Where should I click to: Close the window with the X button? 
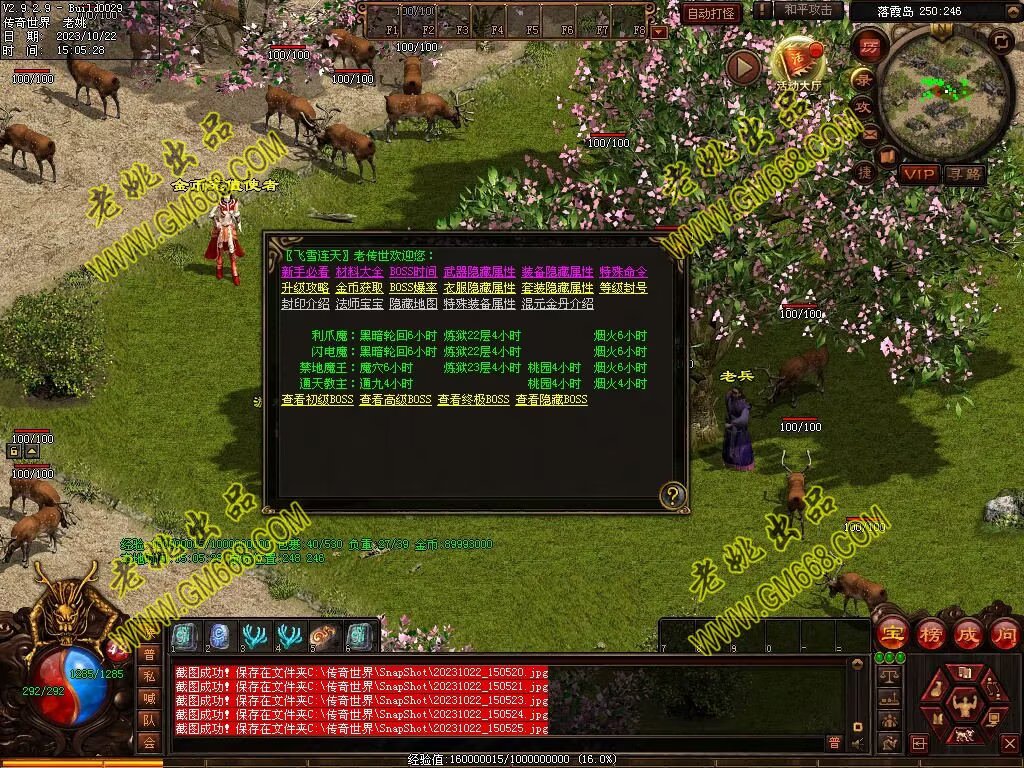pos(1009,744)
